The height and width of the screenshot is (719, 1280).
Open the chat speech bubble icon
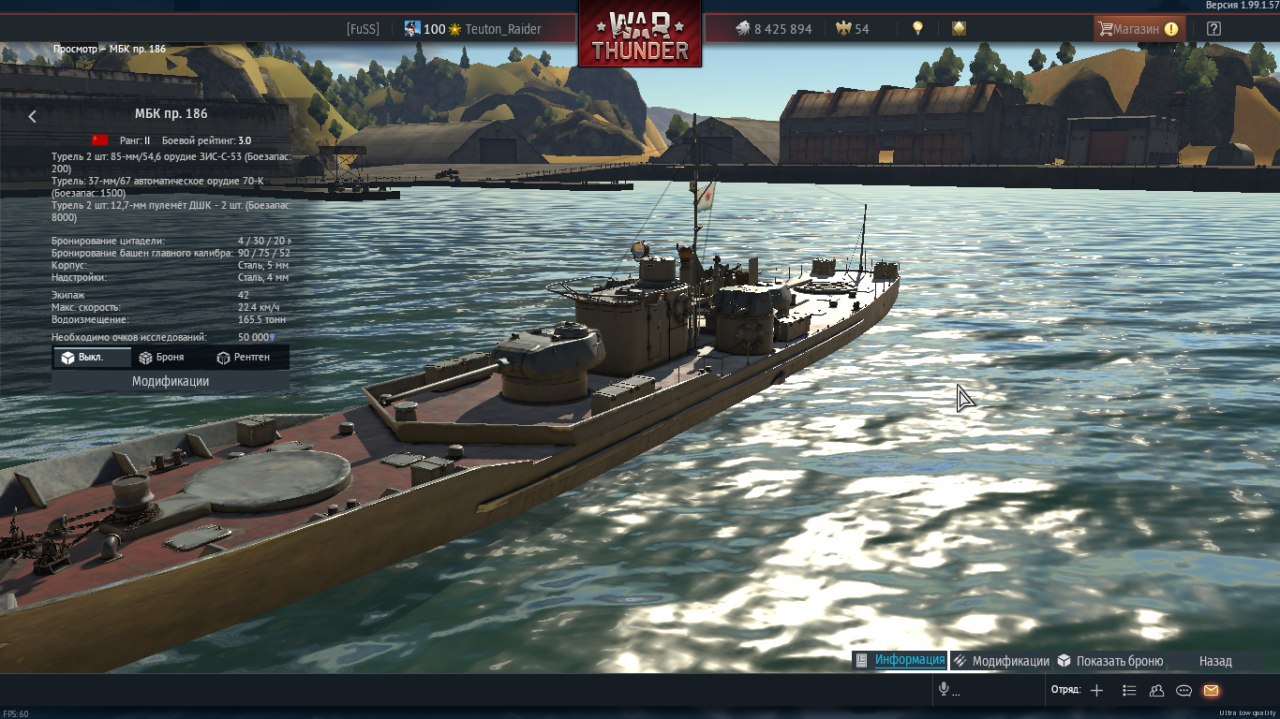[1184, 690]
